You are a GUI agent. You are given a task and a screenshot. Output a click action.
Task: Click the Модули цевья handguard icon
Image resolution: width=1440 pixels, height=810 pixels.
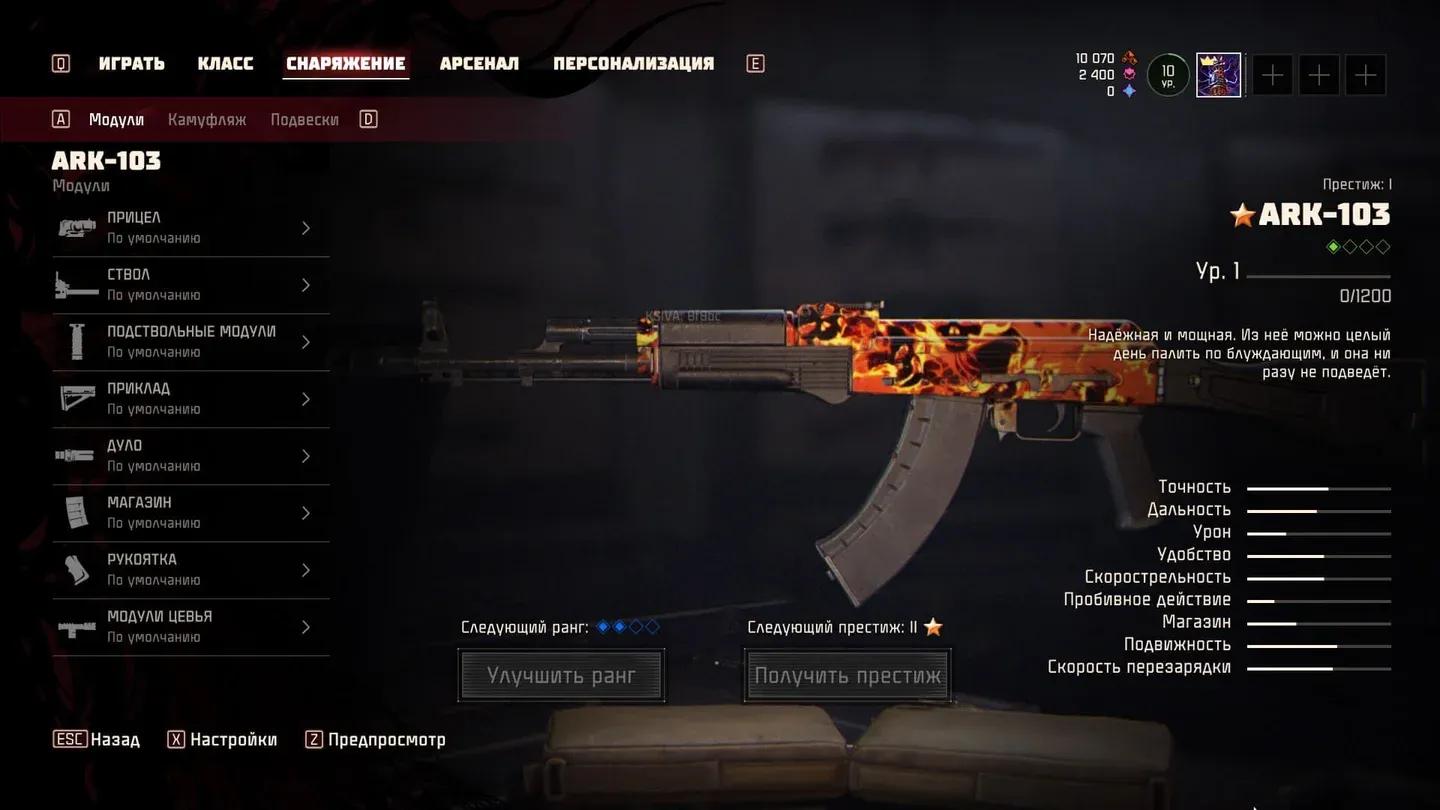(77, 627)
